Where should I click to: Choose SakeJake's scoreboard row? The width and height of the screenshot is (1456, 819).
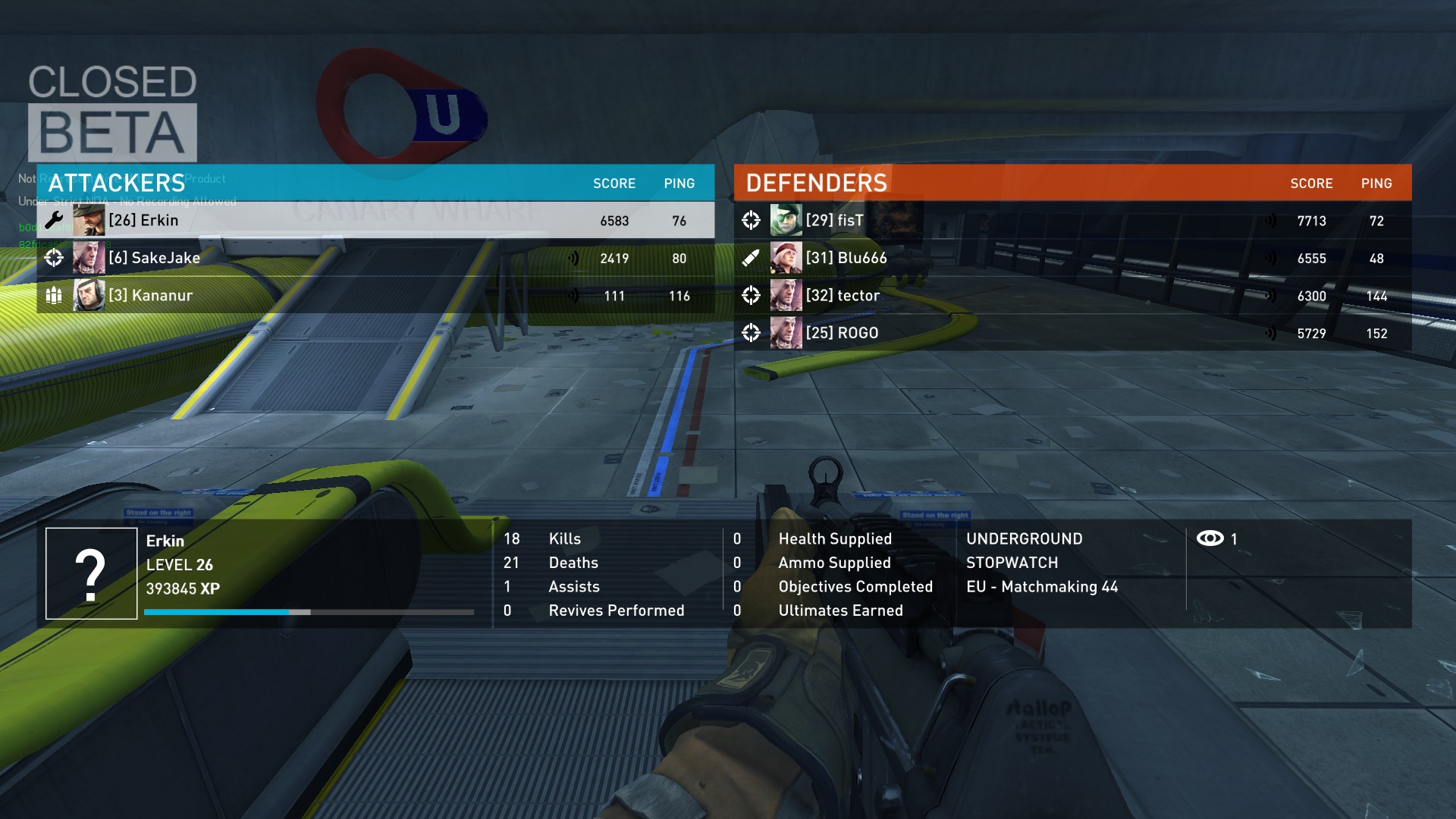tap(375, 258)
